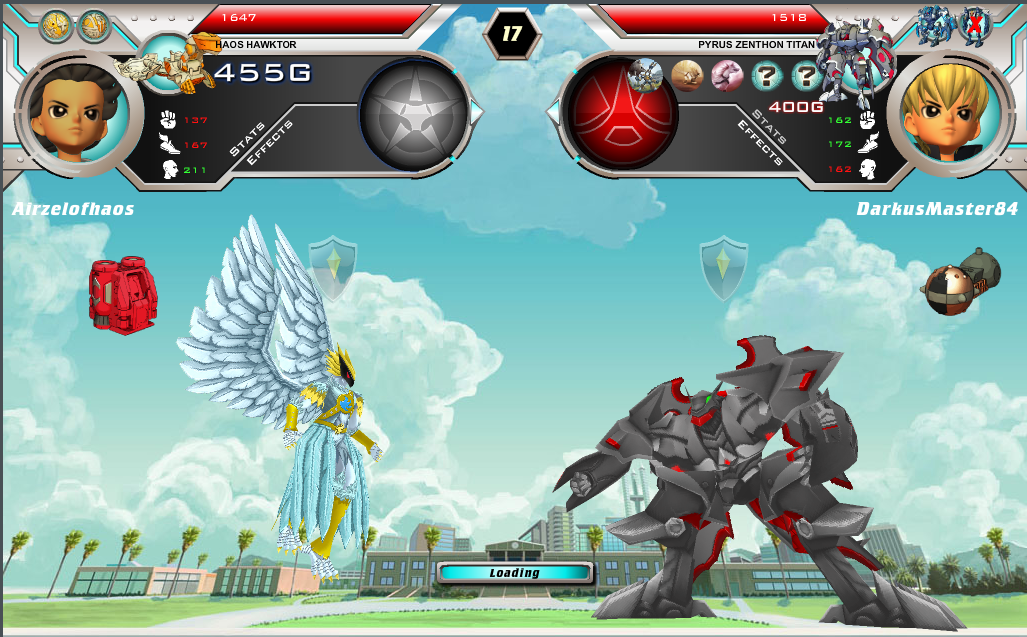The height and width of the screenshot is (637, 1027).
Task: Click the cyan Loading button
Action: tap(515, 573)
